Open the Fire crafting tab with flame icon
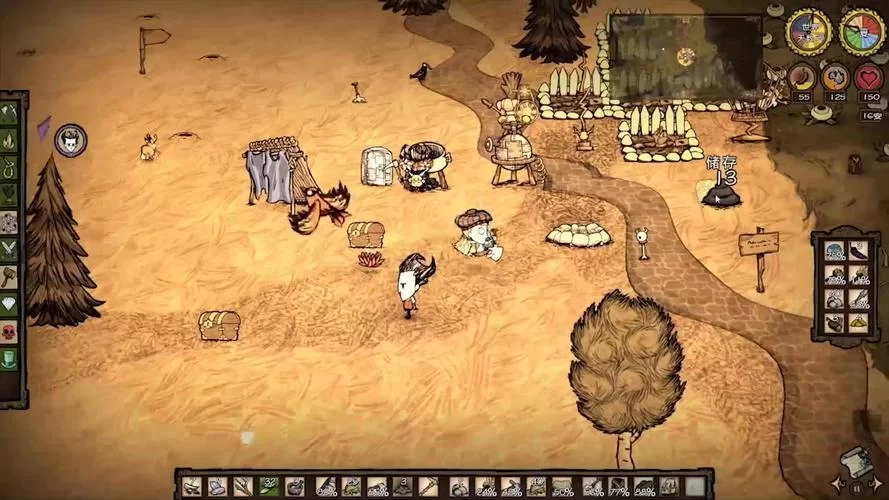 click(10, 140)
